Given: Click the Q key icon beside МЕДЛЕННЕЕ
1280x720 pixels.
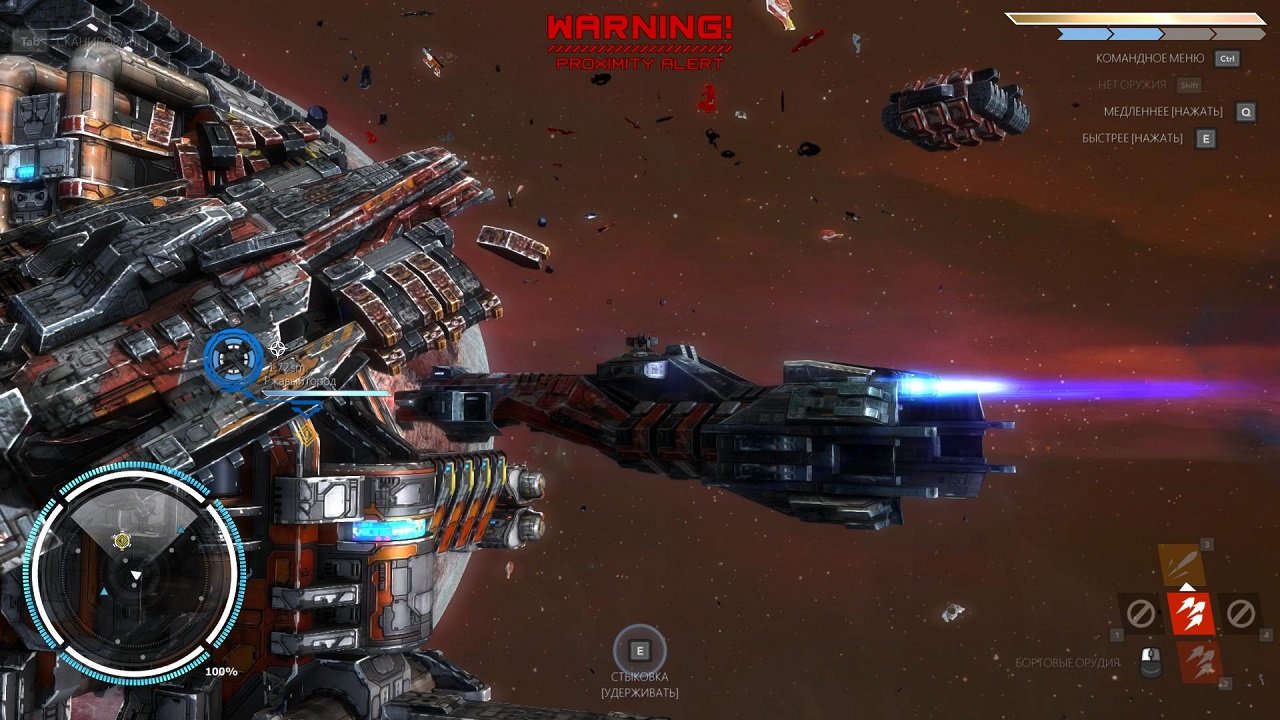Looking at the screenshot, I should pos(1245,111).
